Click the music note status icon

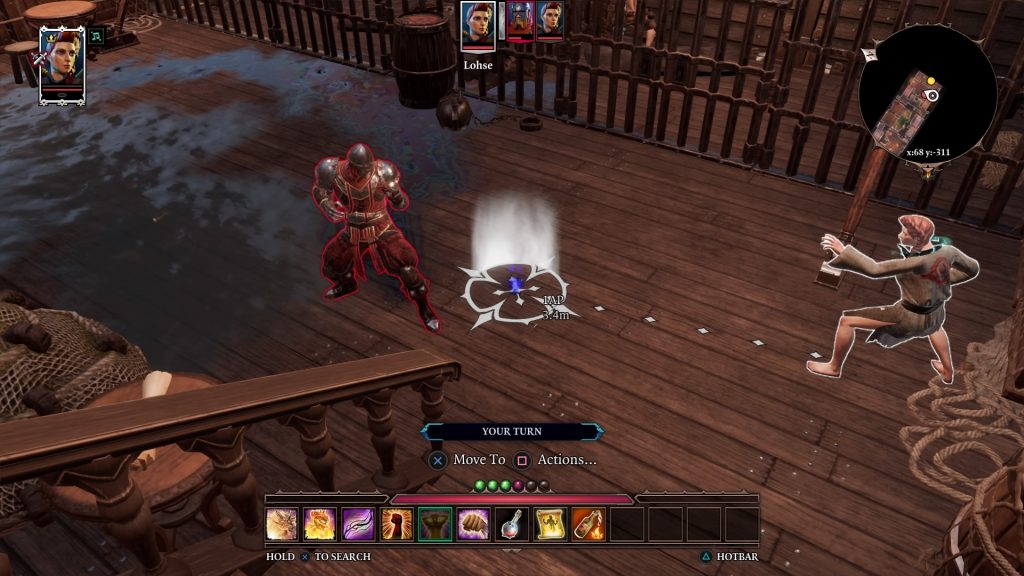(x=97, y=37)
